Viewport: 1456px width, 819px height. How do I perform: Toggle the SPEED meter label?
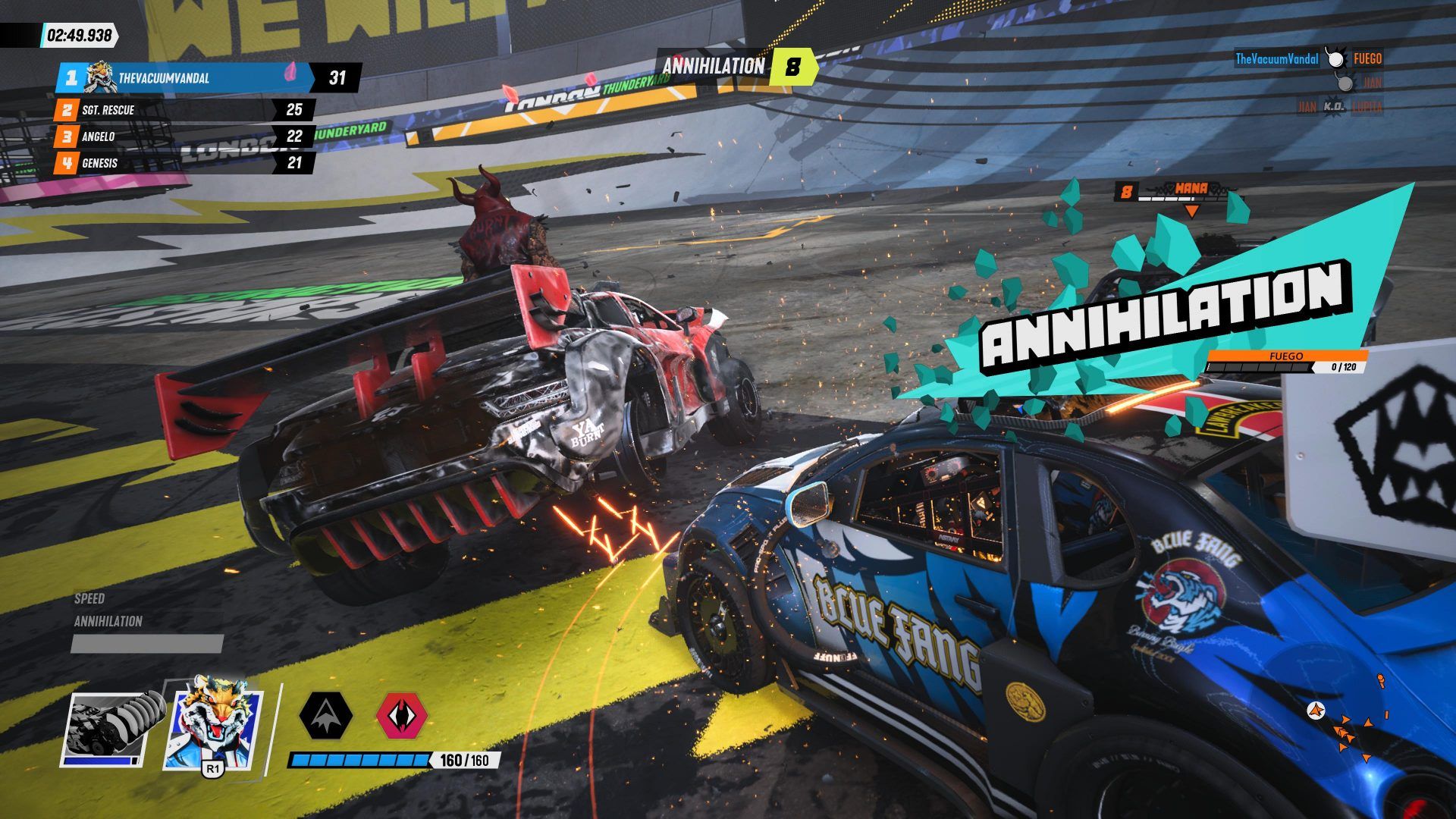91,598
